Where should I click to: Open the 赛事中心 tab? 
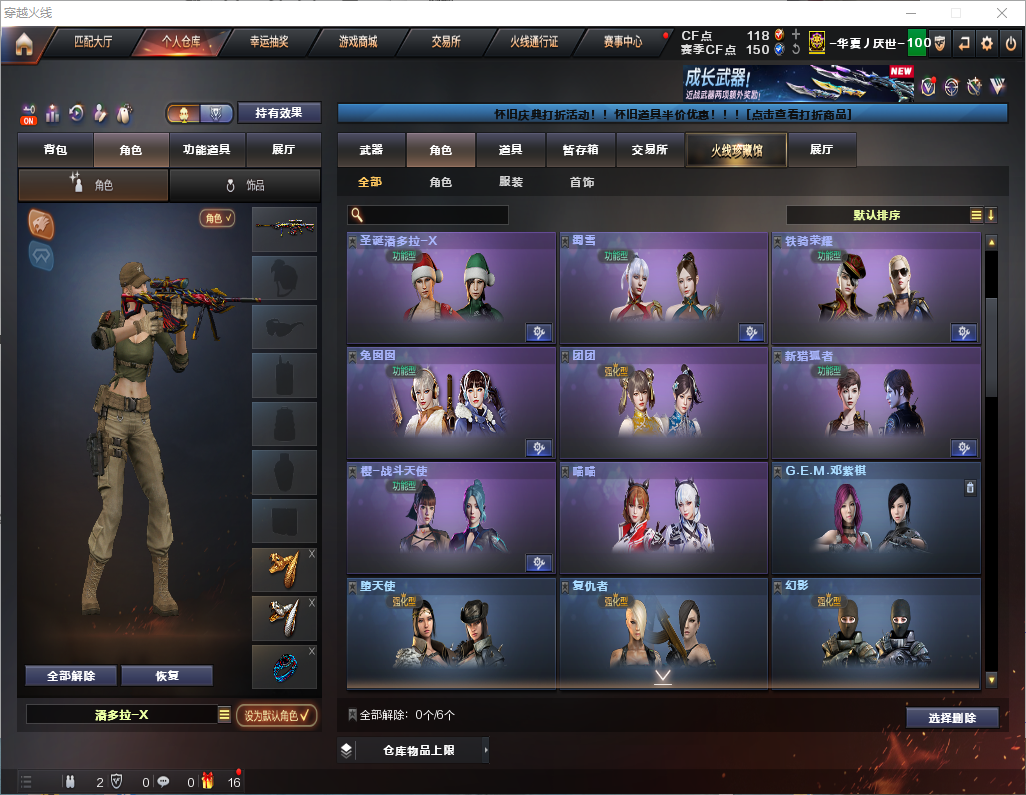623,42
